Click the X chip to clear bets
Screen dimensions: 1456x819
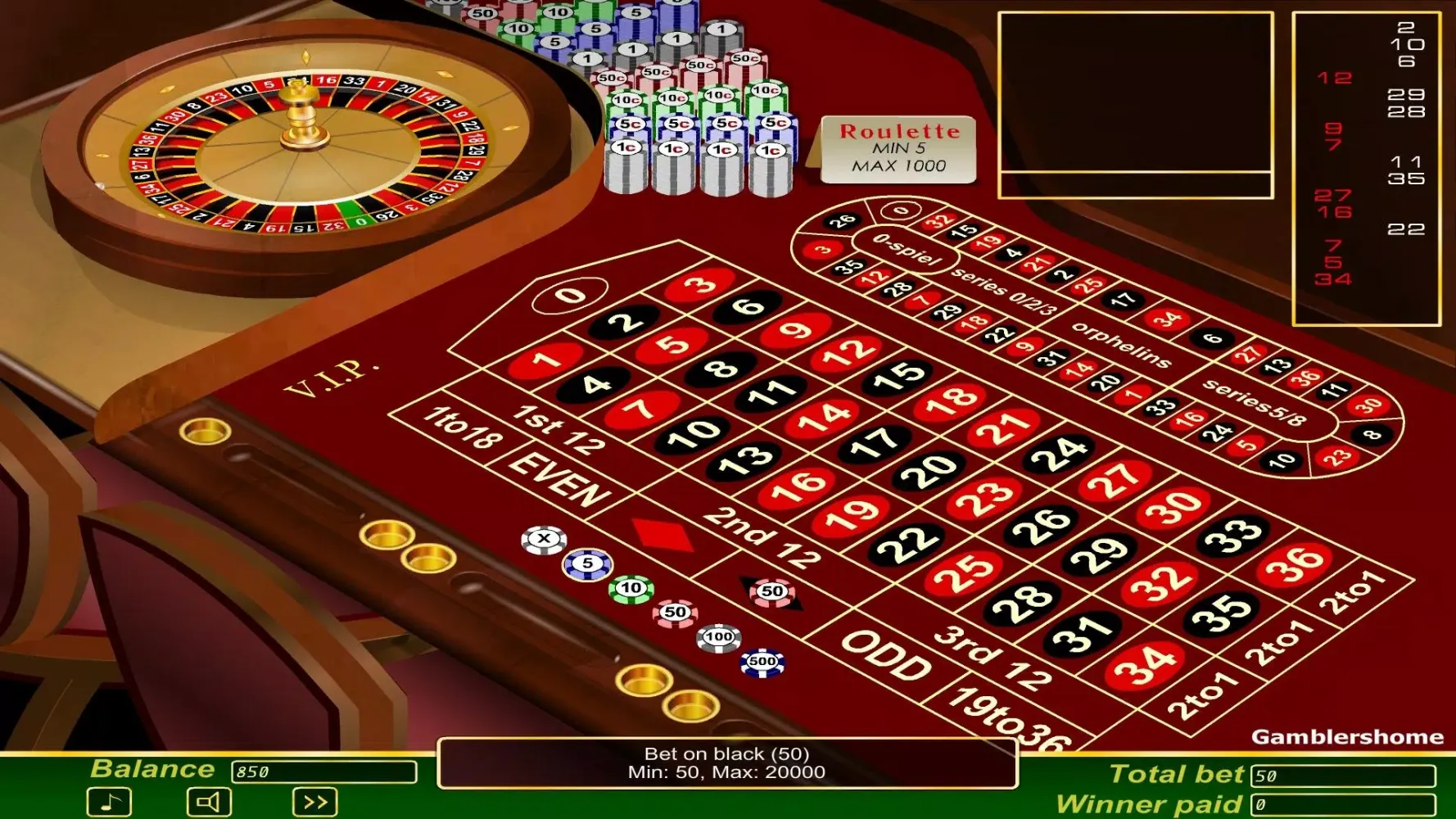[x=545, y=537]
